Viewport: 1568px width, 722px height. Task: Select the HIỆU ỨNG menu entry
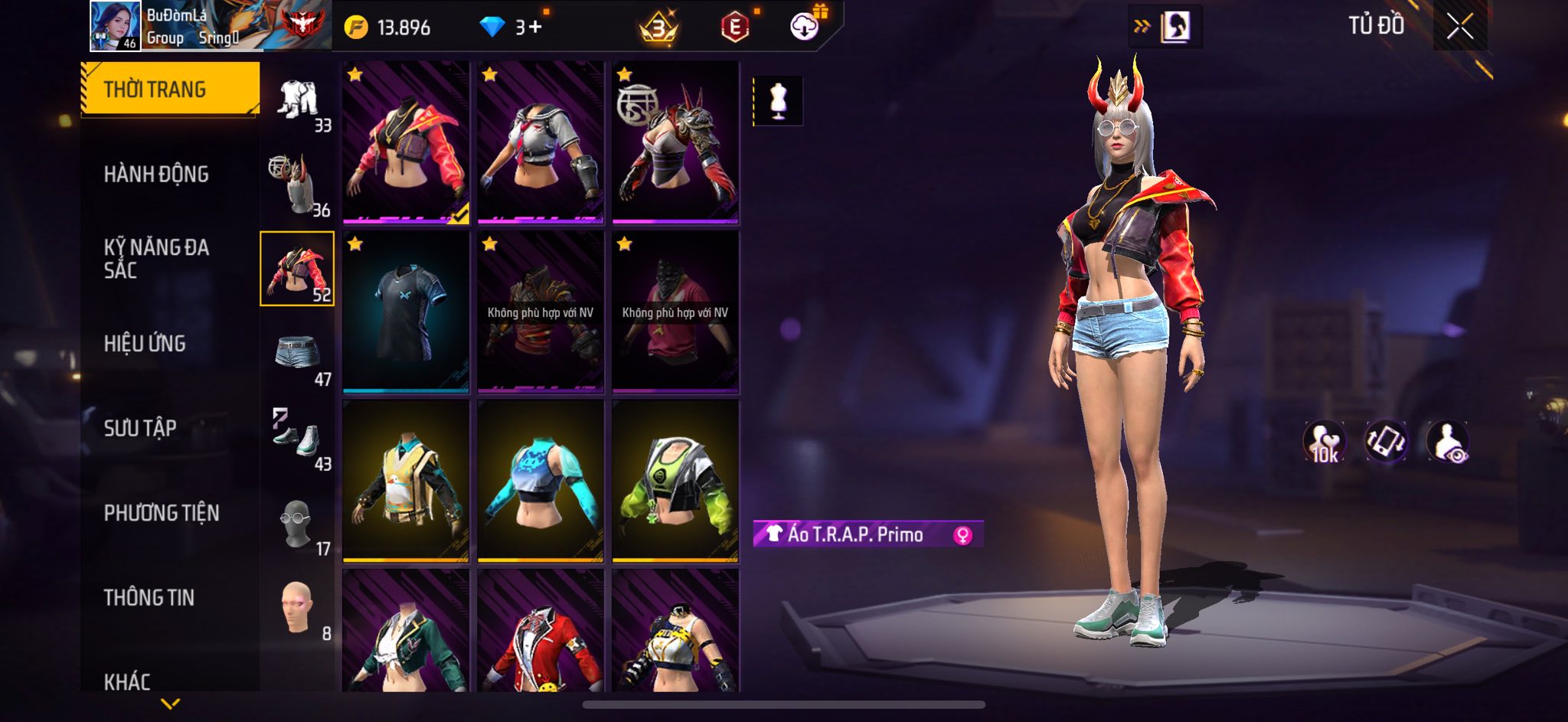click(145, 344)
